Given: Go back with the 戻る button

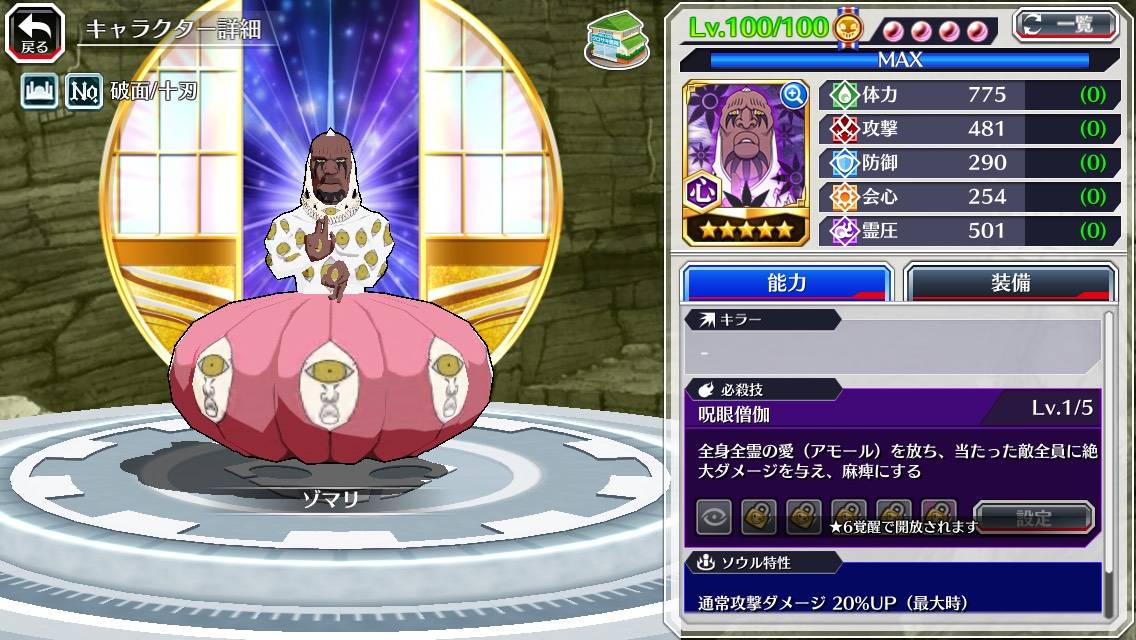Looking at the screenshot, I should [35, 33].
